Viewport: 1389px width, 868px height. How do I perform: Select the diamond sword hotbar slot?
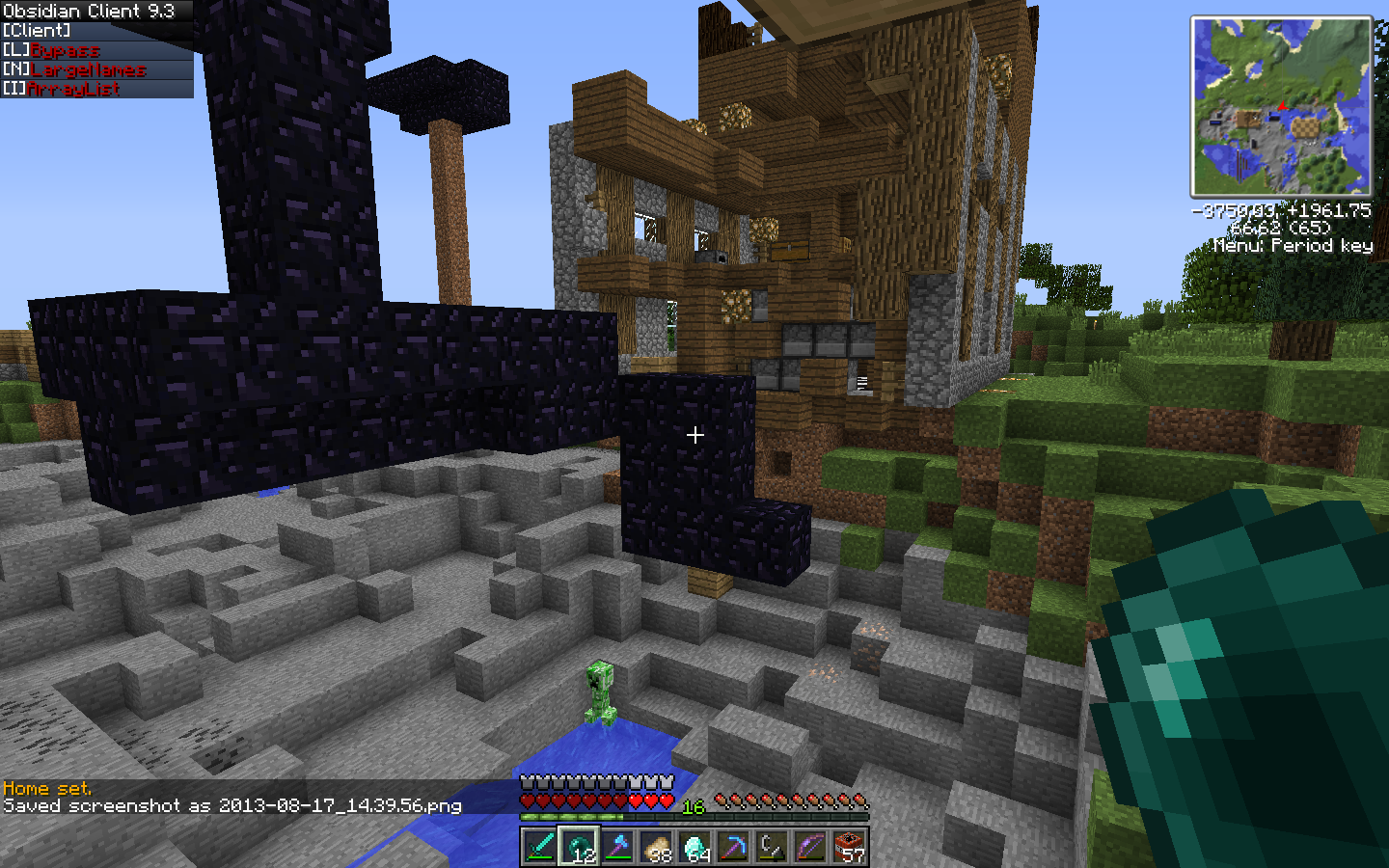click(x=540, y=847)
